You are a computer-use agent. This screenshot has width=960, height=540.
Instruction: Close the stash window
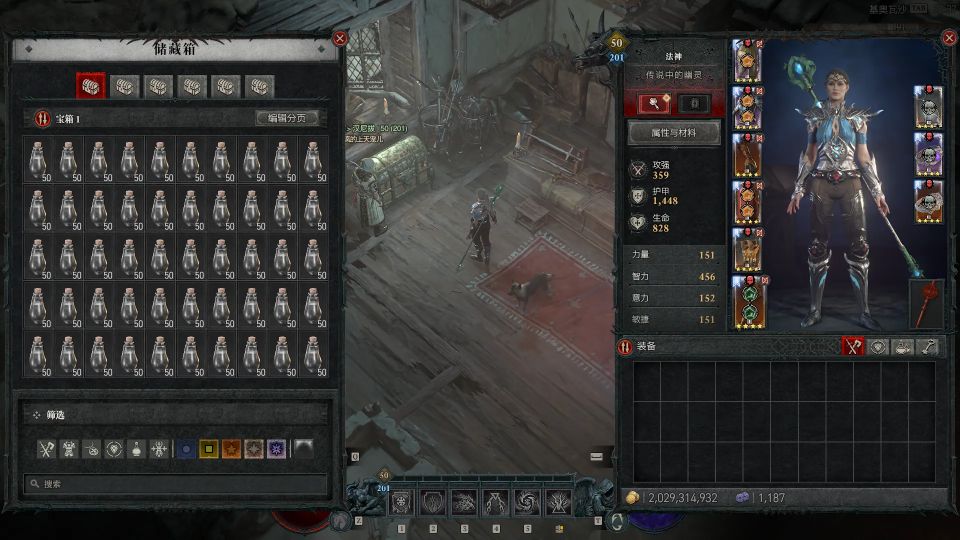tap(340, 39)
